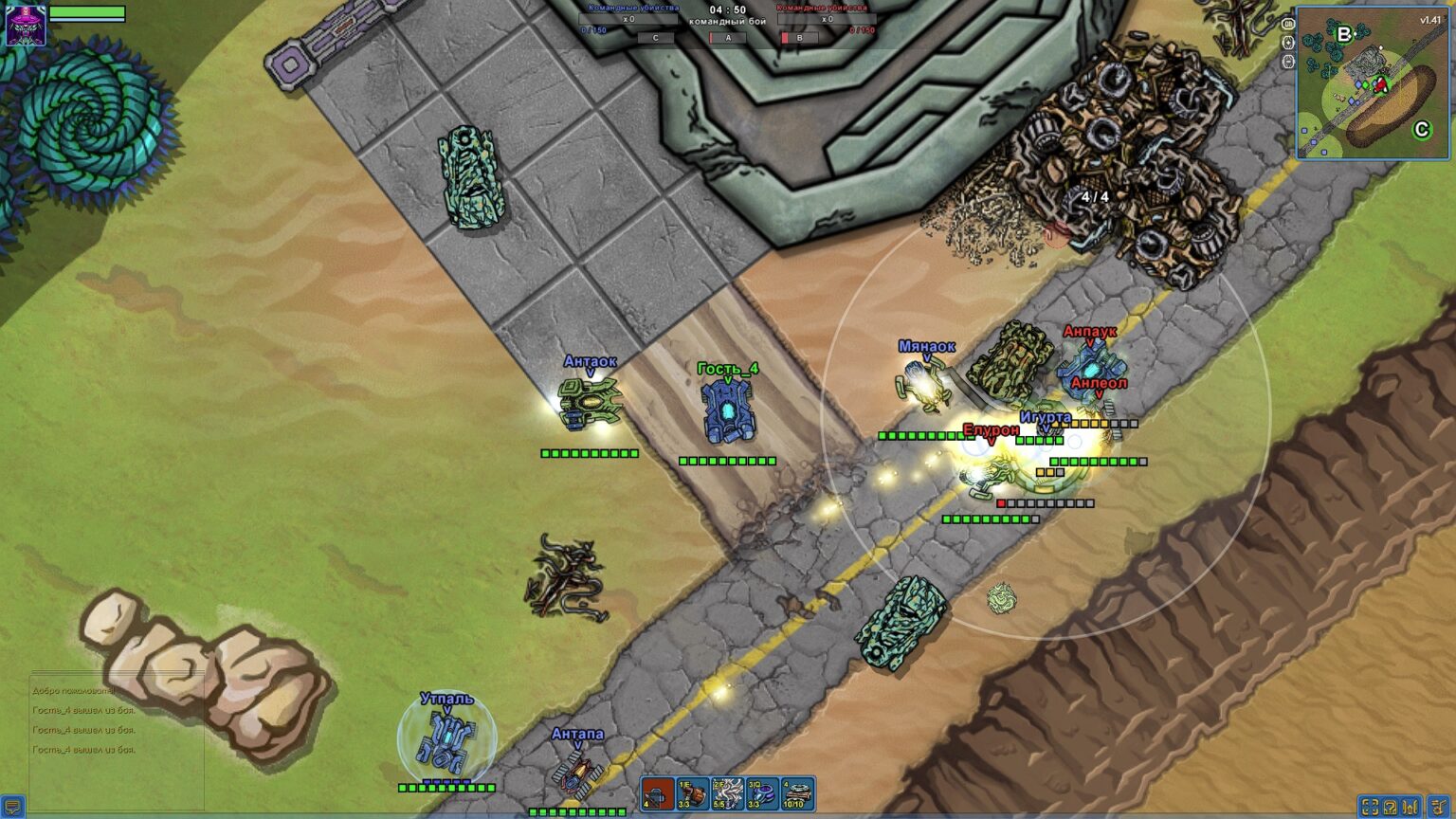The width and height of the screenshot is (1456, 819).
Task: Open the gear settings button
Action: click(x=1438, y=807)
